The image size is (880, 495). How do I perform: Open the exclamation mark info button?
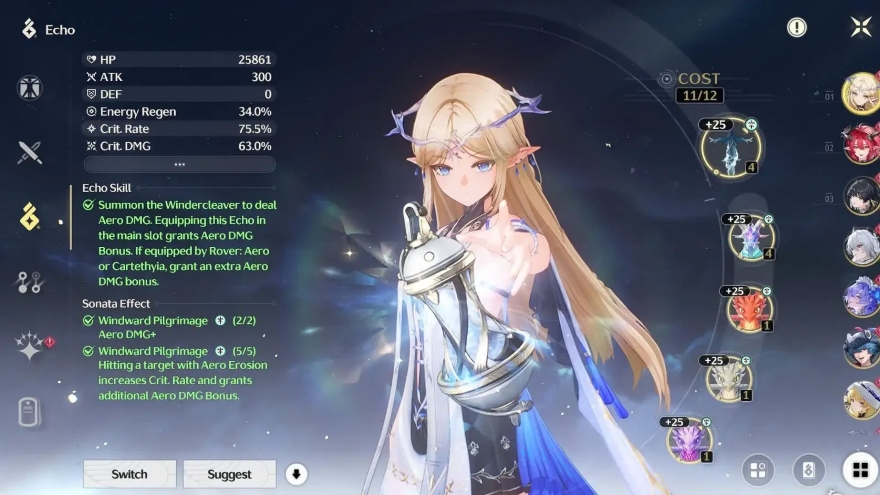coord(796,27)
